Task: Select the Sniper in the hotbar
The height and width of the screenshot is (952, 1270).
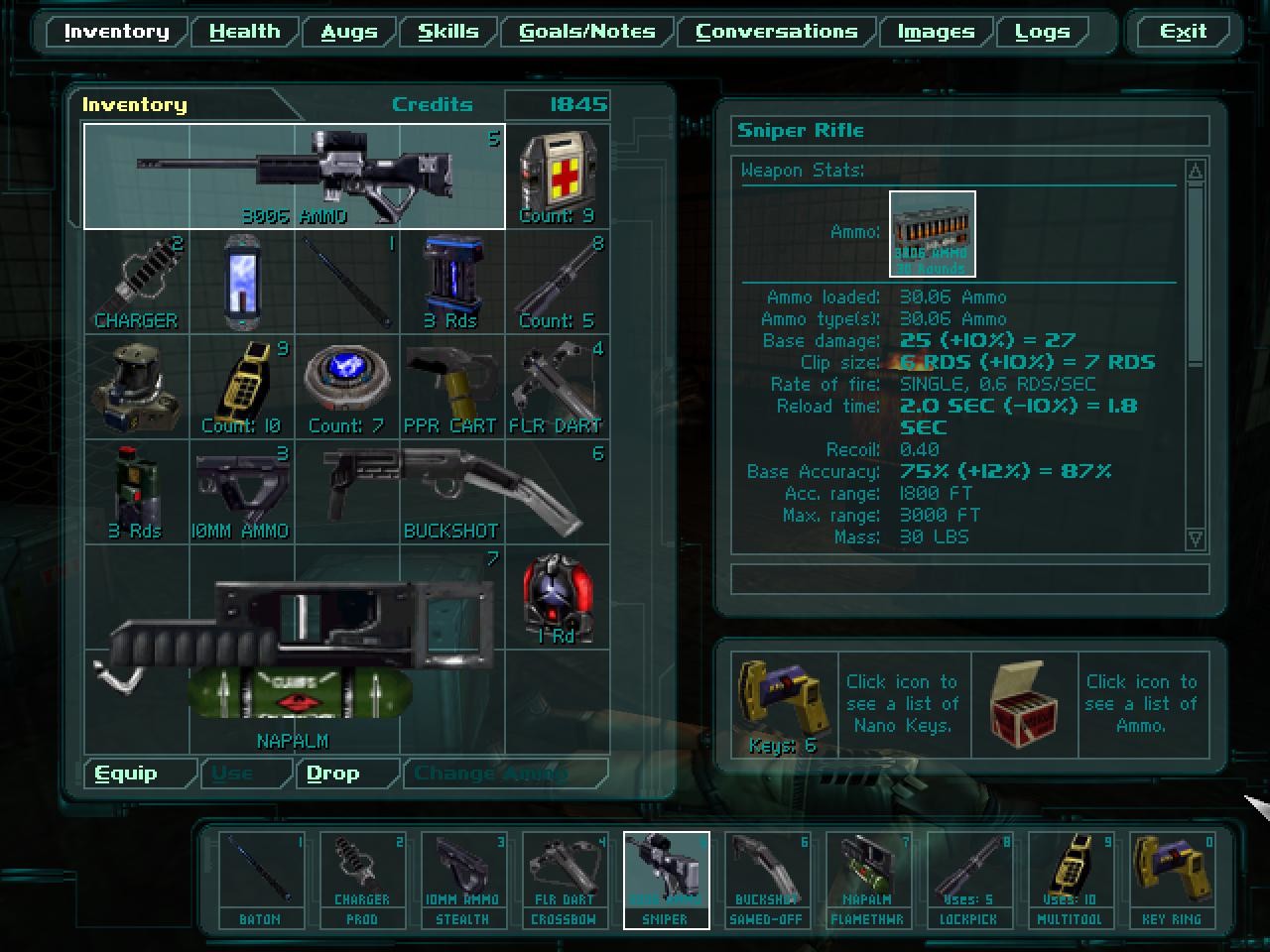Action: coord(666,878)
